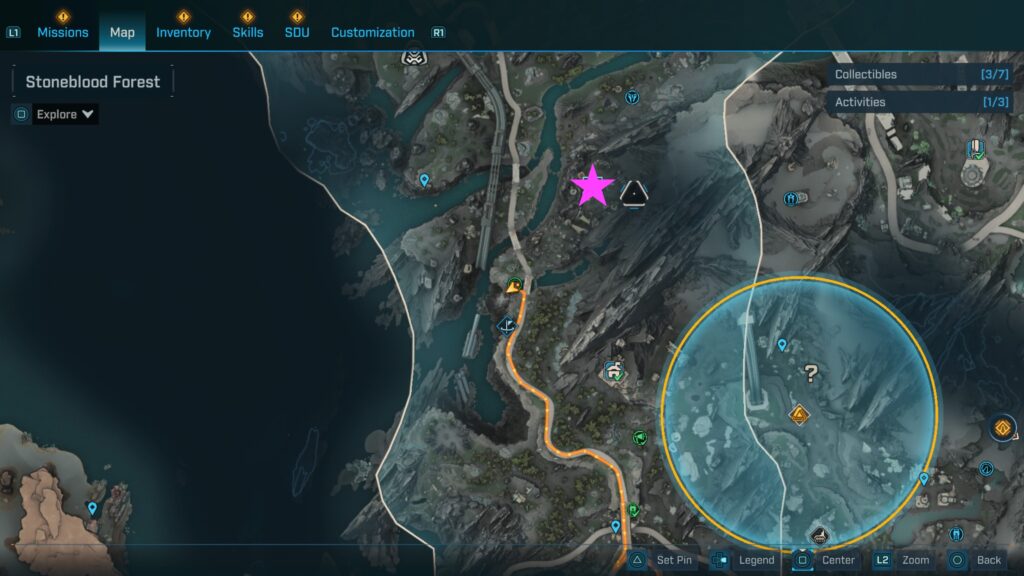Open the SDU tab

click(296, 32)
